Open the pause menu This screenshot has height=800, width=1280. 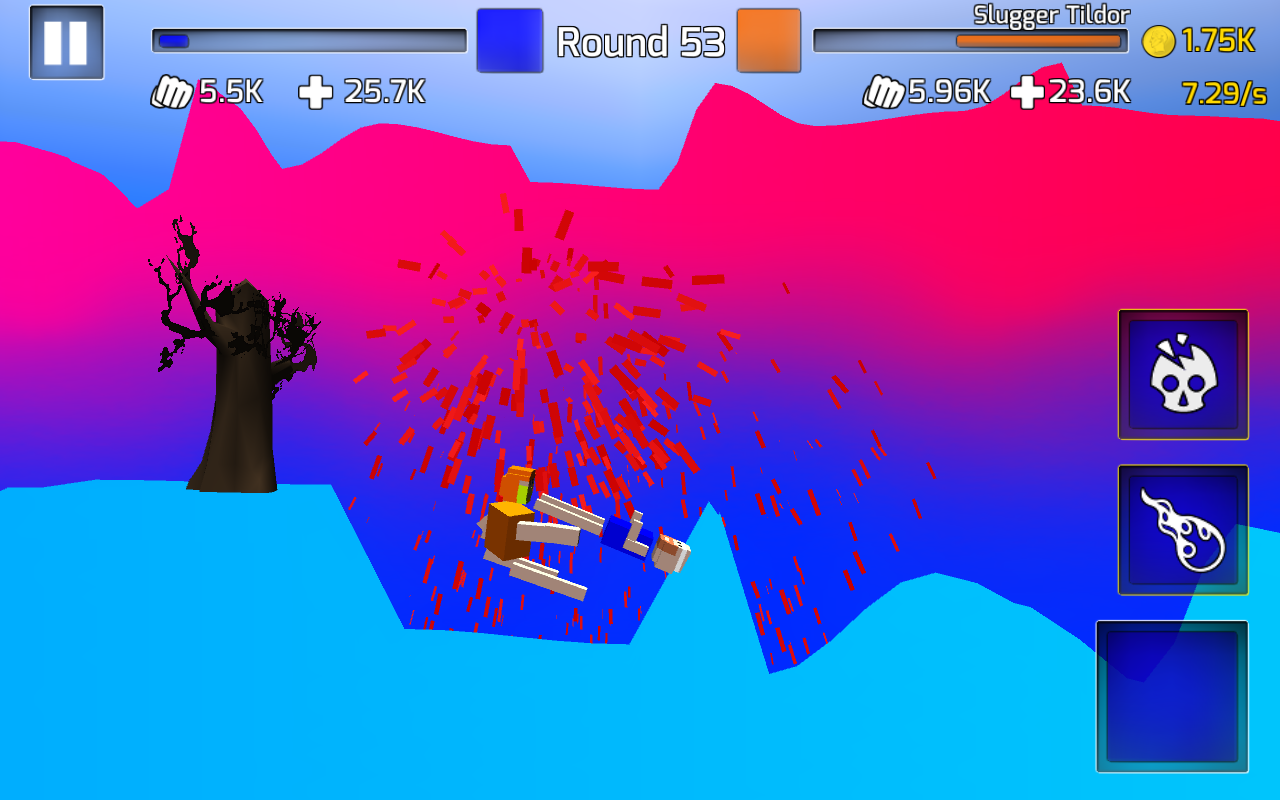[x=66, y=42]
